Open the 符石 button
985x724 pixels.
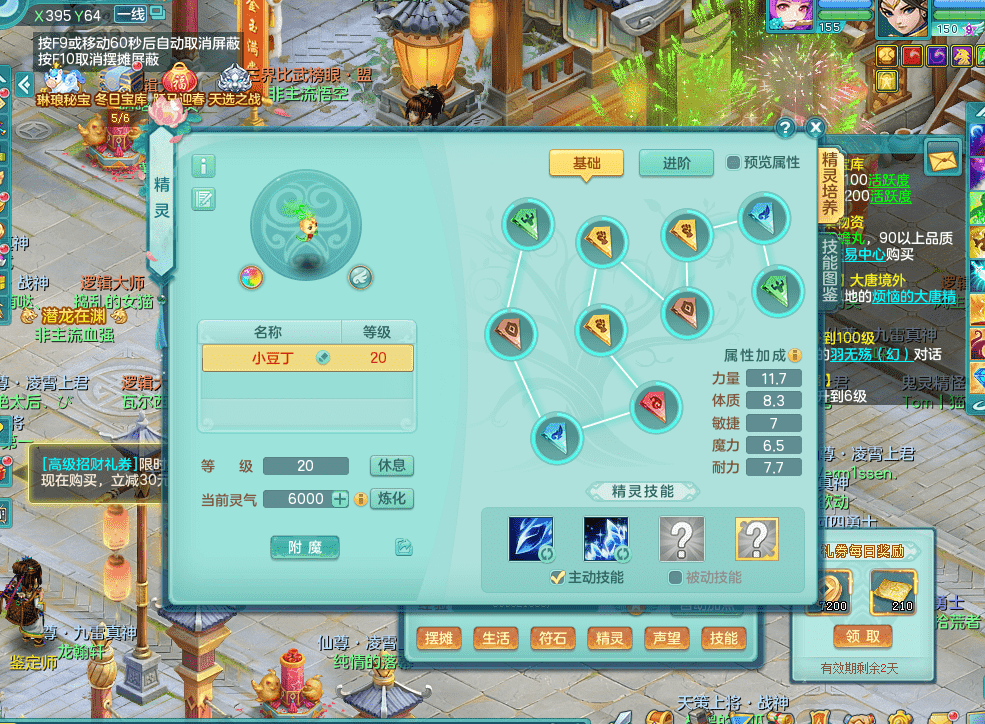click(553, 639)
